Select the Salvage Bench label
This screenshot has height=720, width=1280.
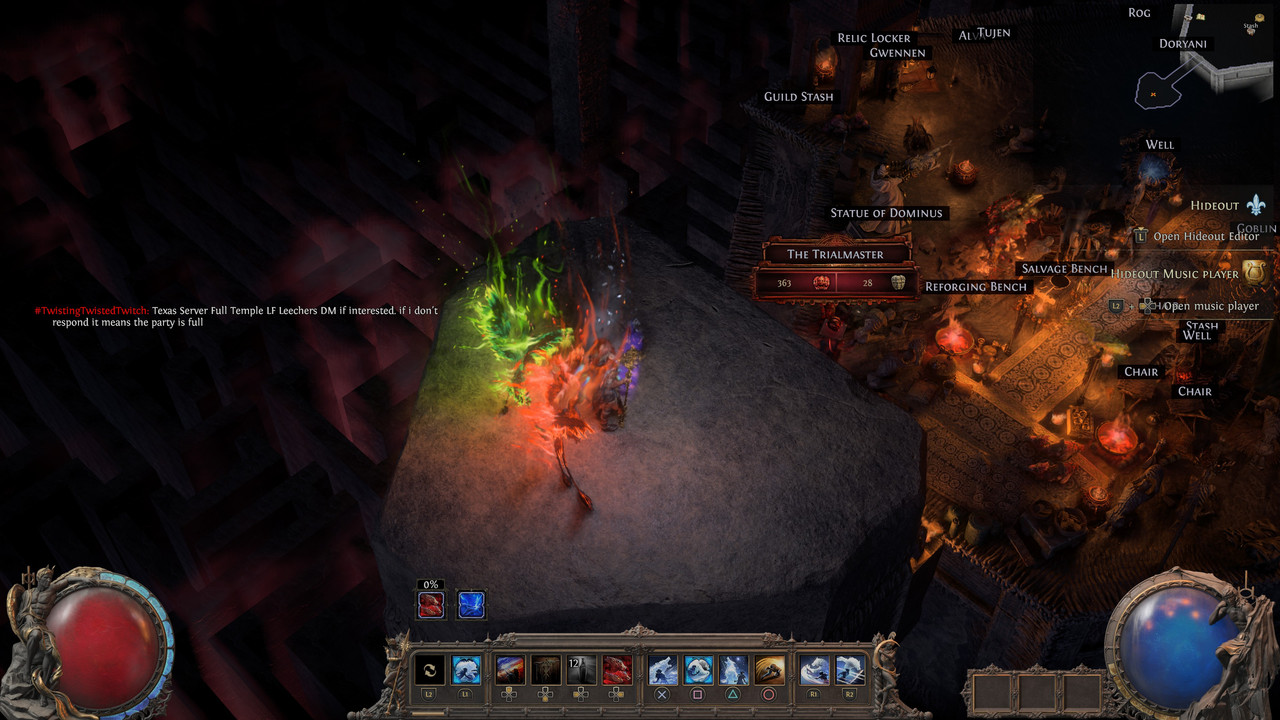(x=1064, y=269)
